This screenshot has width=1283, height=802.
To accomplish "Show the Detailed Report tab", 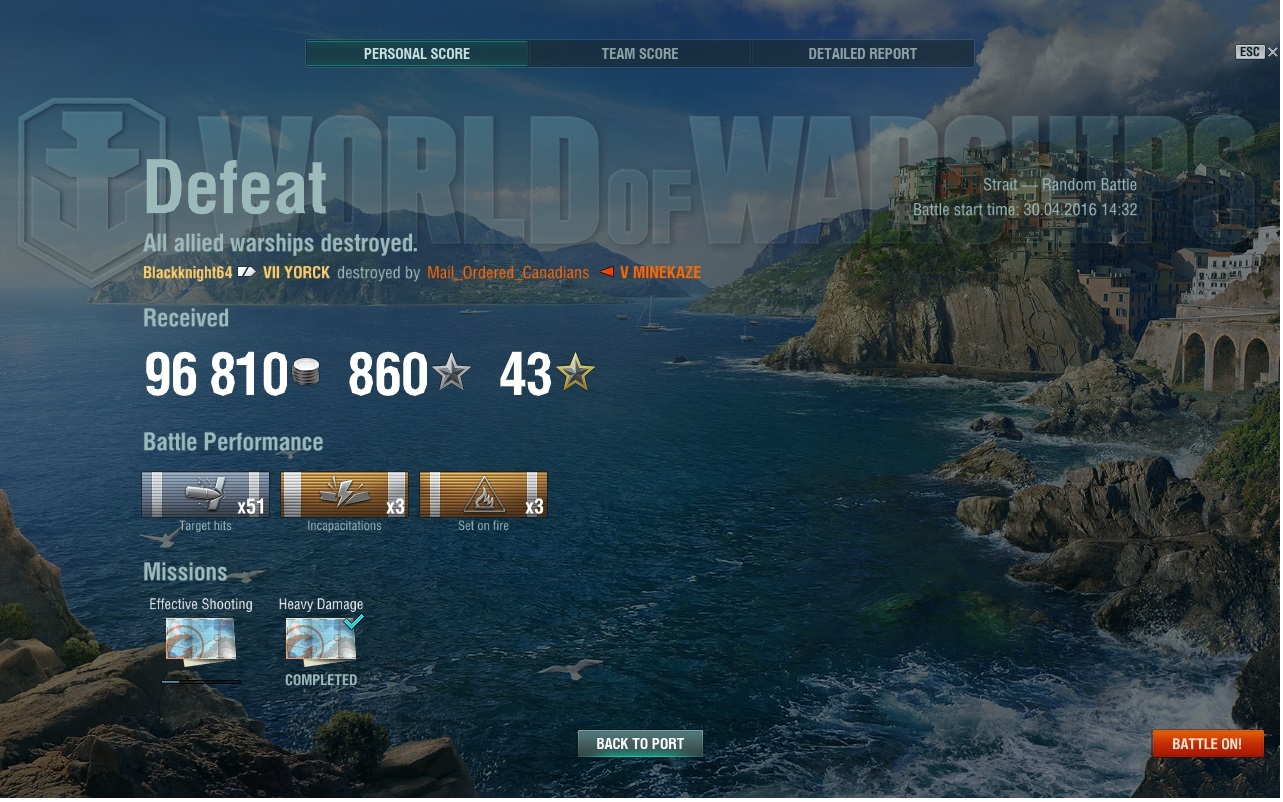I will 862,54.
